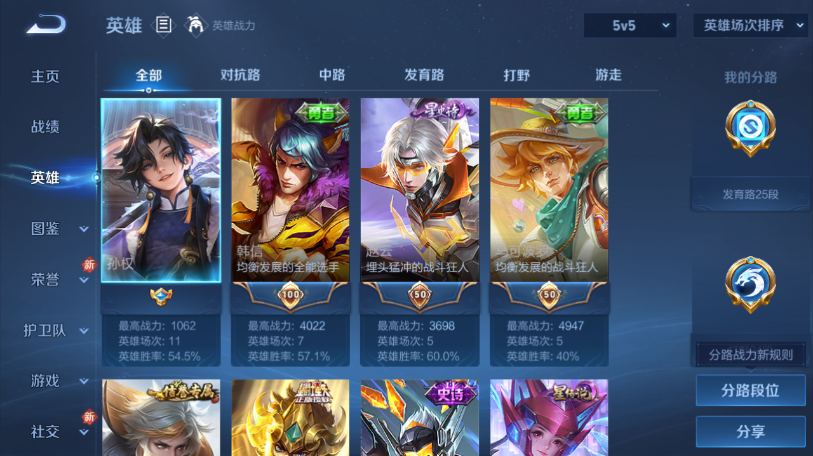Click the 分路段位 button
The width and height of the screenshot is (813, 456).
pos(750,391)
